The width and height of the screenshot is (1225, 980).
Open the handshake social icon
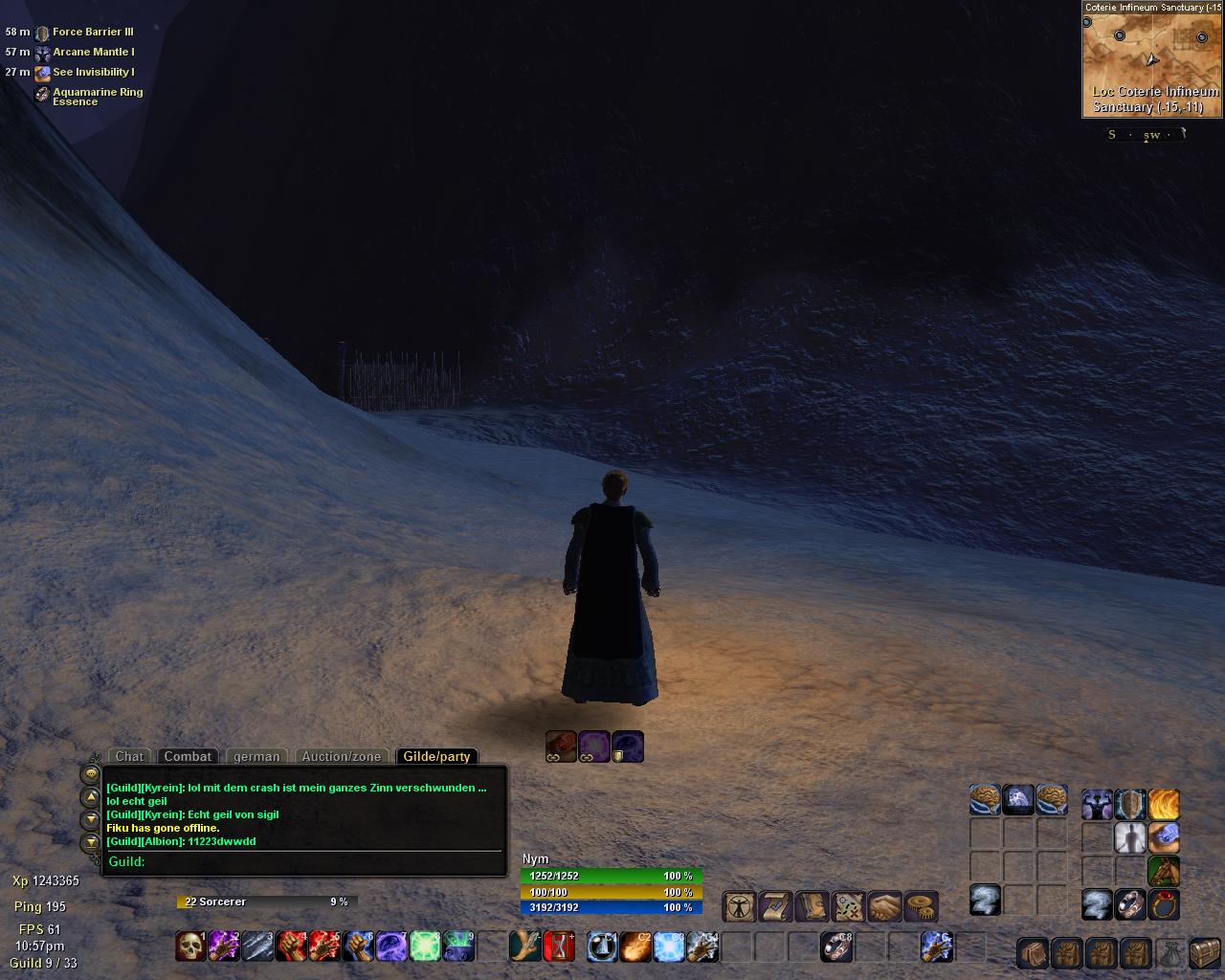[x=885, y=905]
